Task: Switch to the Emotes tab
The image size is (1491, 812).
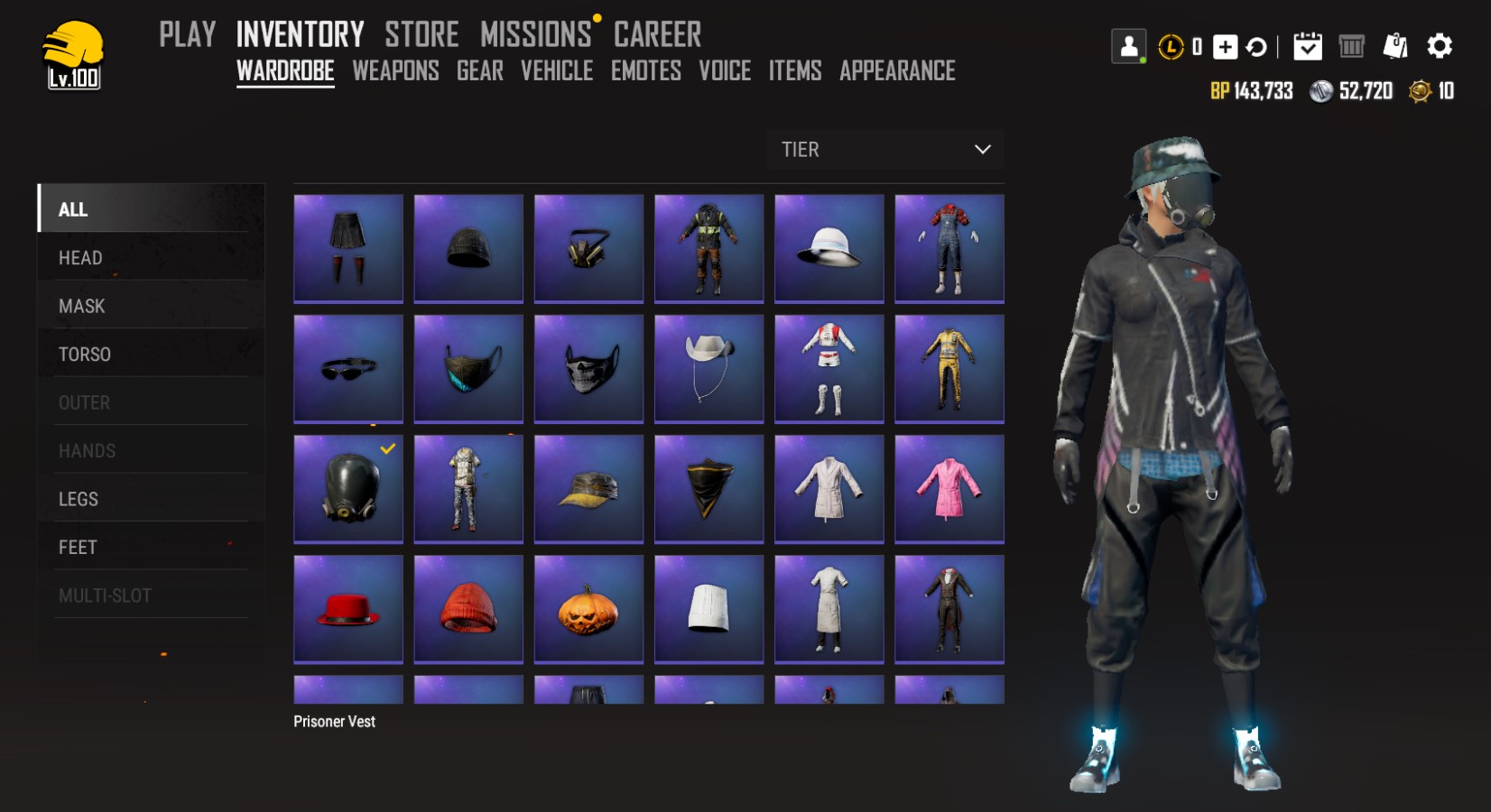Action: tap(645, 70)
